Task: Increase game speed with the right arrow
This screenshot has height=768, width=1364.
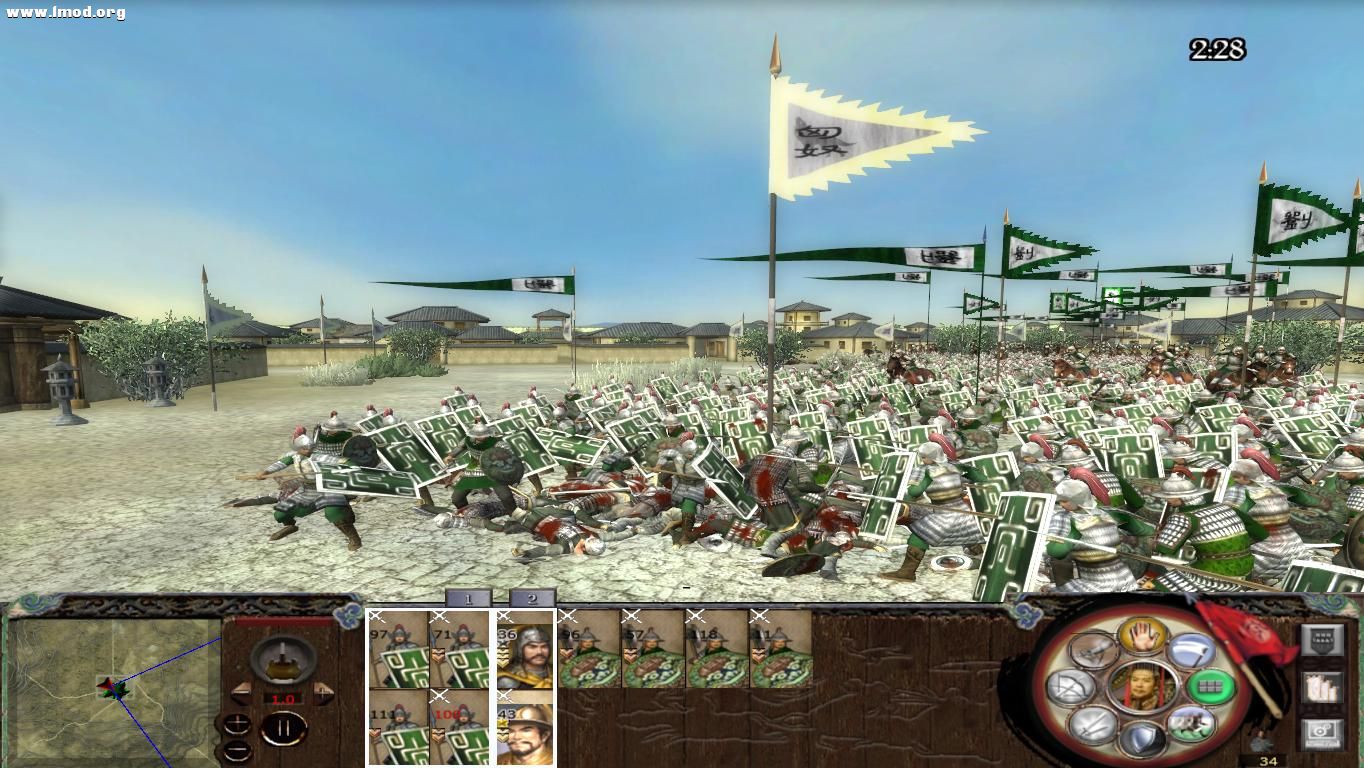Action: point(323,693)
